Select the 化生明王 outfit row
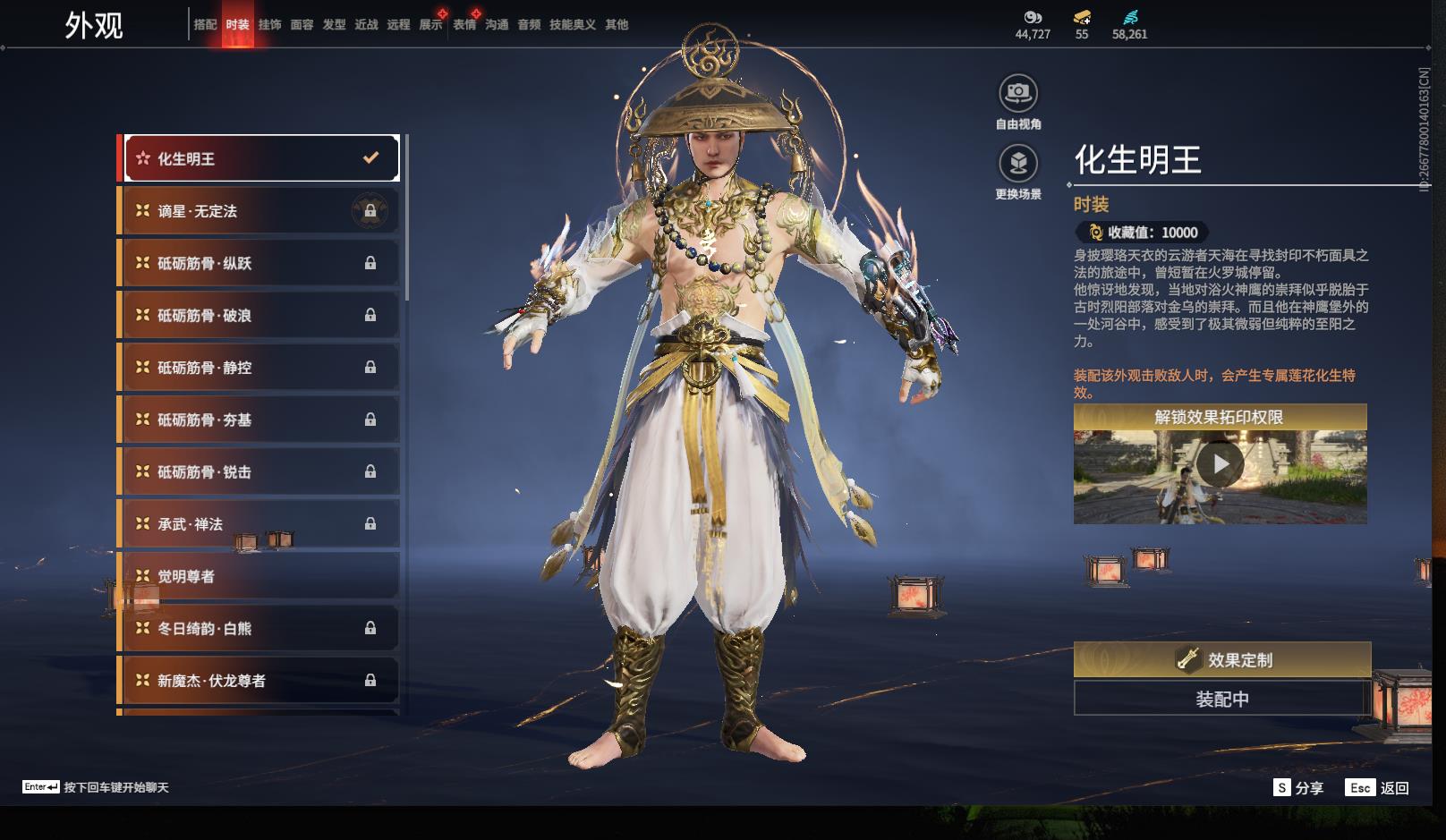 pyautogui.click(x=260, y=158)
